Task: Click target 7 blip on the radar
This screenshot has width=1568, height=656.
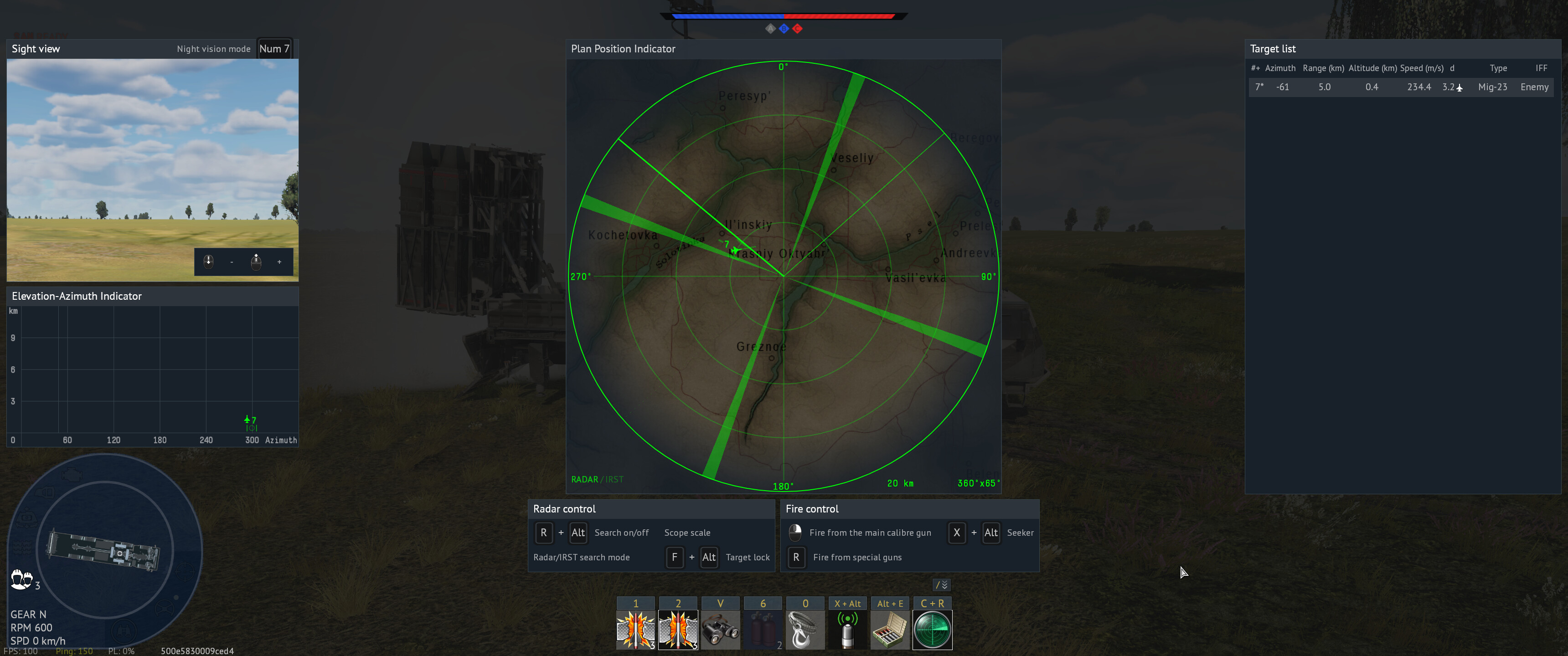Action: 735,250
